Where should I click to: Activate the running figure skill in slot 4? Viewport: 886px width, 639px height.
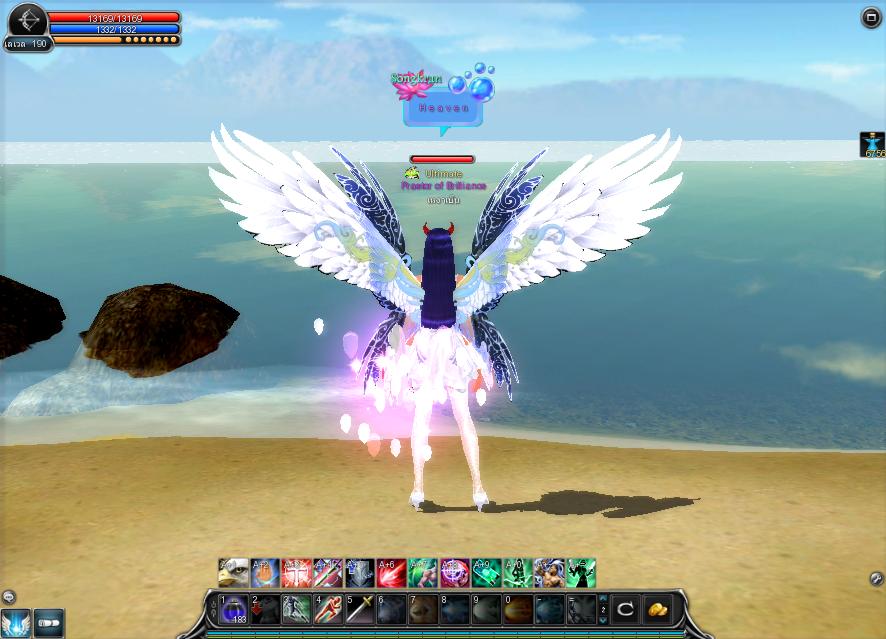(328, 609)
